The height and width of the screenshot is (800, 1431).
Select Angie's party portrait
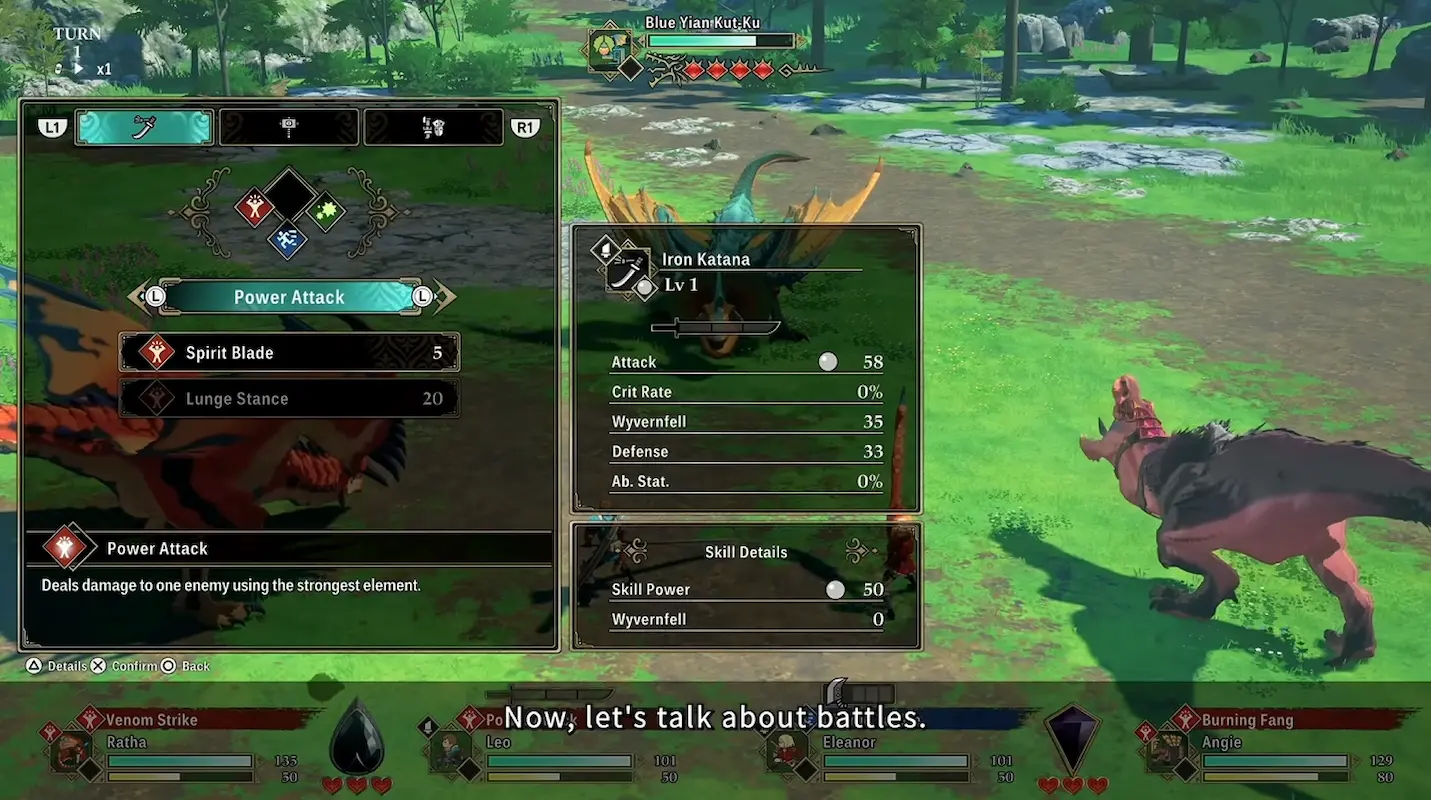click(x=1166, y=753)
